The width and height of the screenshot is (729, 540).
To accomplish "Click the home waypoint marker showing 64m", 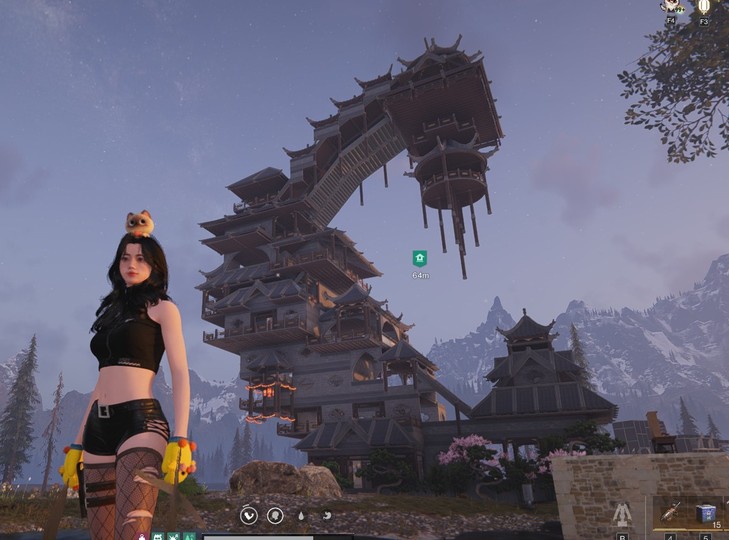I will [420, 258].
